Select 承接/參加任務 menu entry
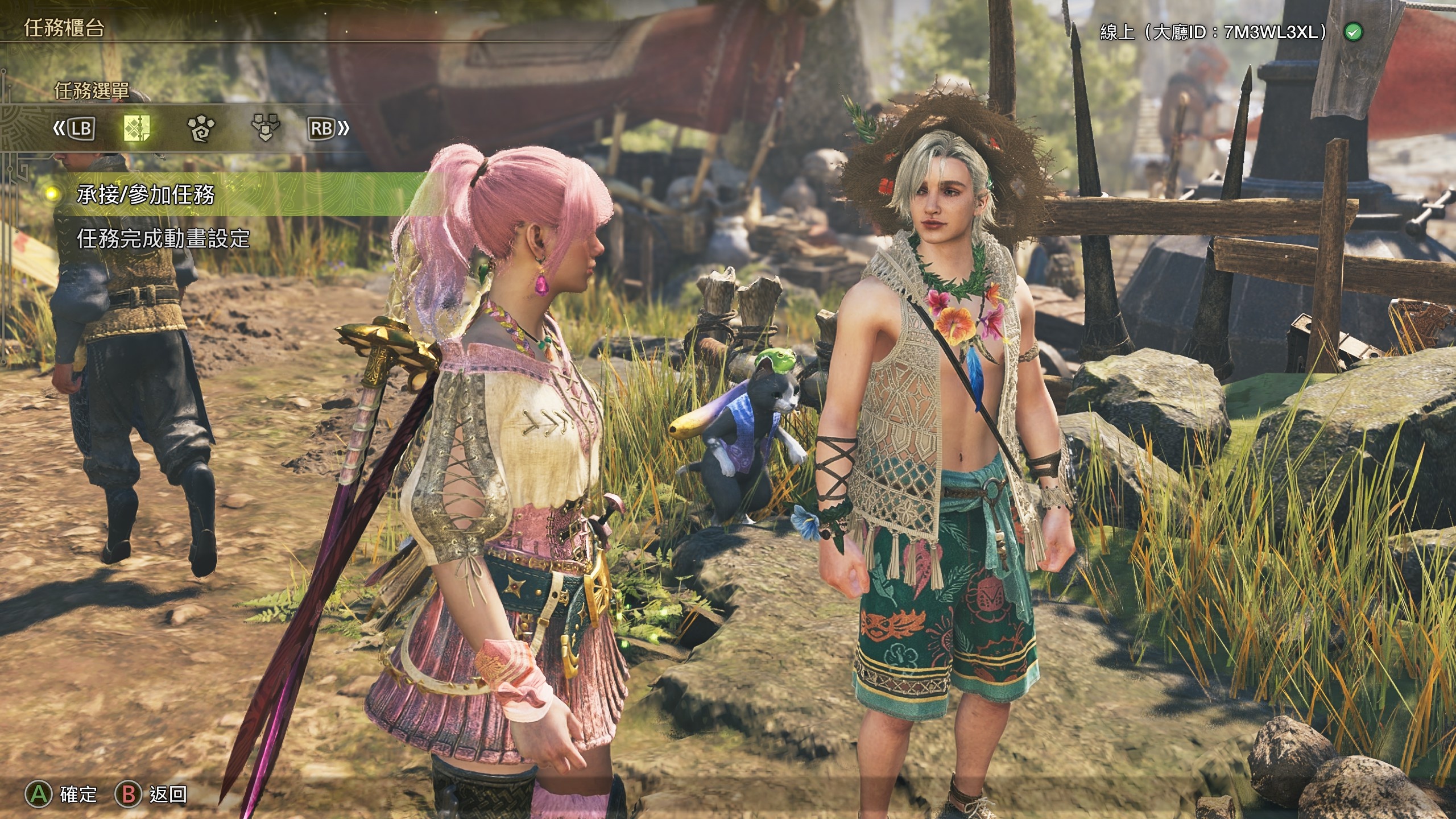 coord(146,195)
